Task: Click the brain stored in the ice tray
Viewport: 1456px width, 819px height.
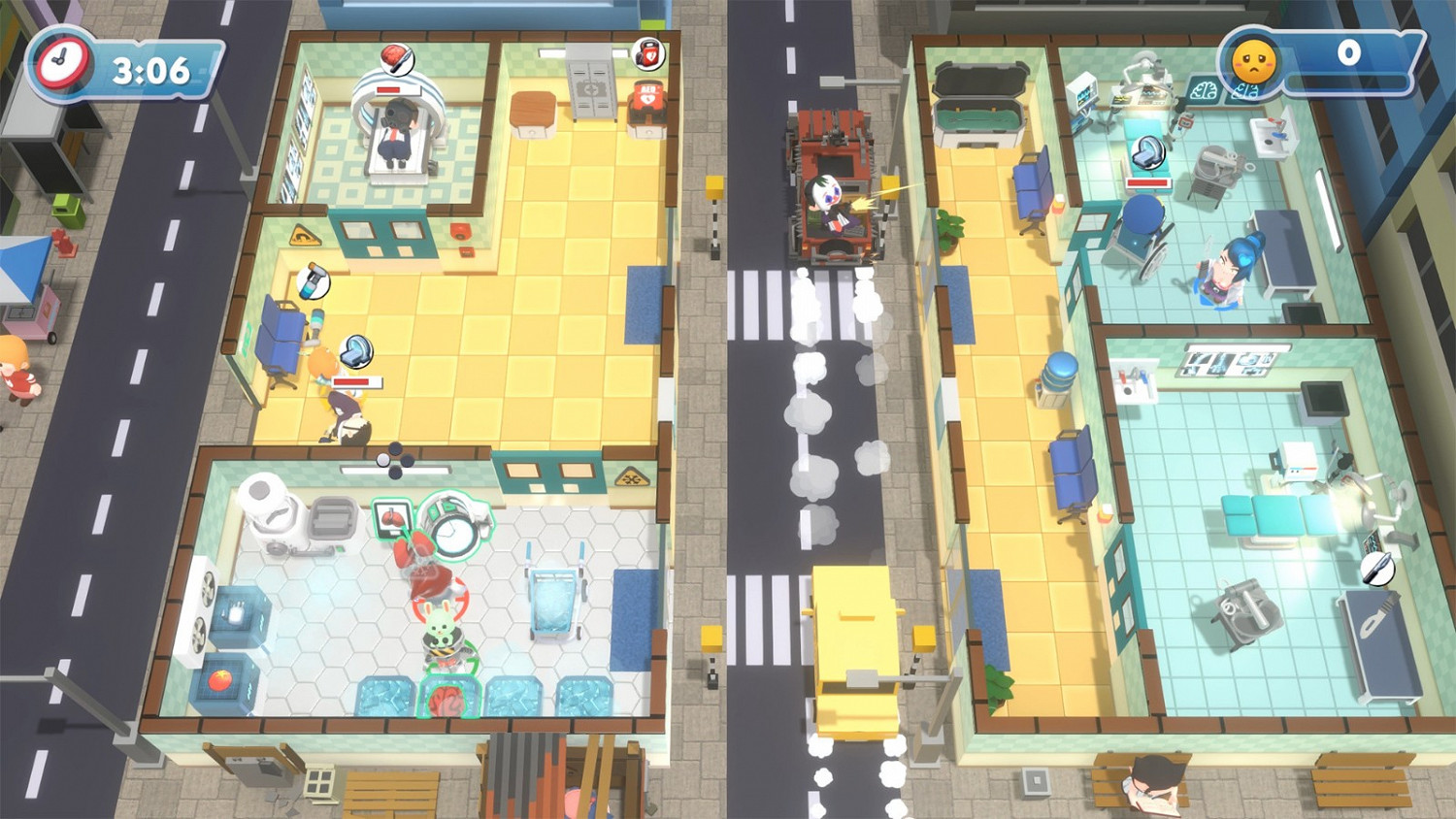Action: (447, 699)
